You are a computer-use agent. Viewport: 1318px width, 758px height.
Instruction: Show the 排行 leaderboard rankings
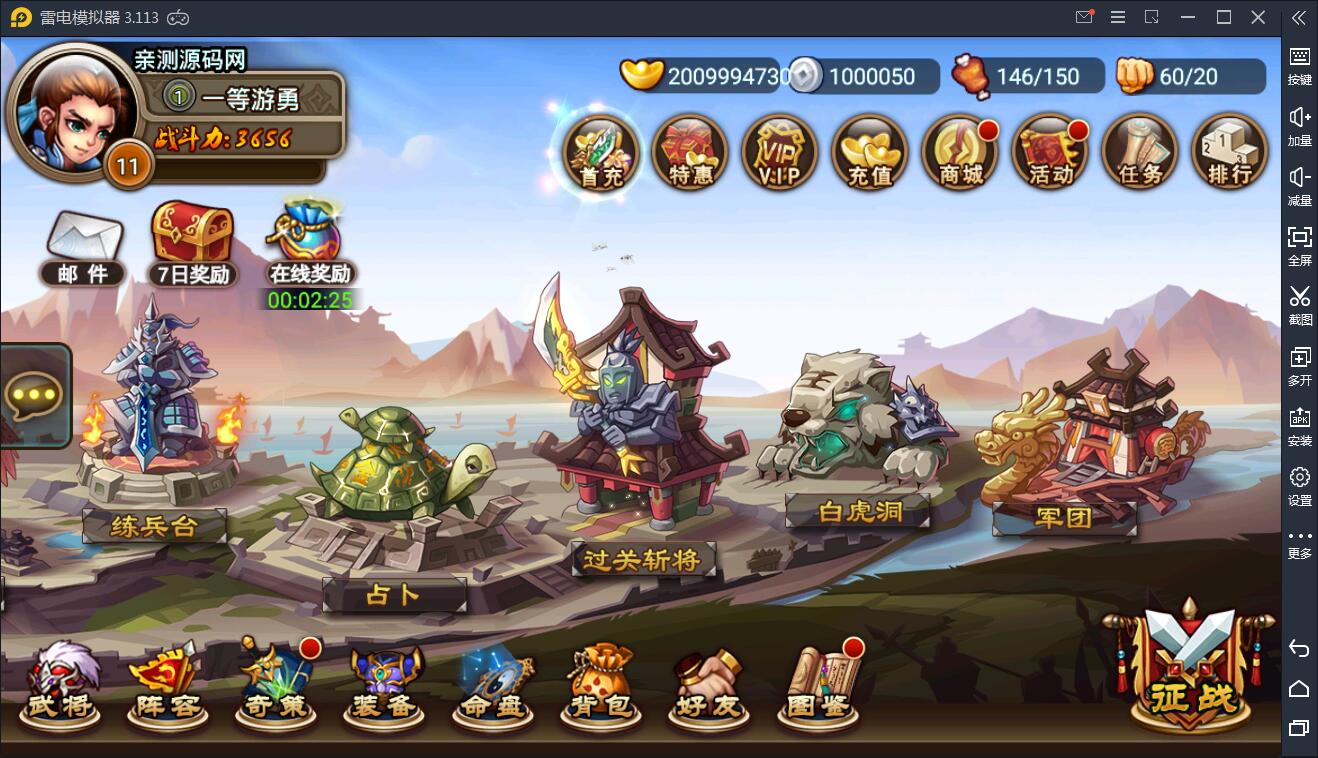pyautogui.click(x=1229, y=153)
